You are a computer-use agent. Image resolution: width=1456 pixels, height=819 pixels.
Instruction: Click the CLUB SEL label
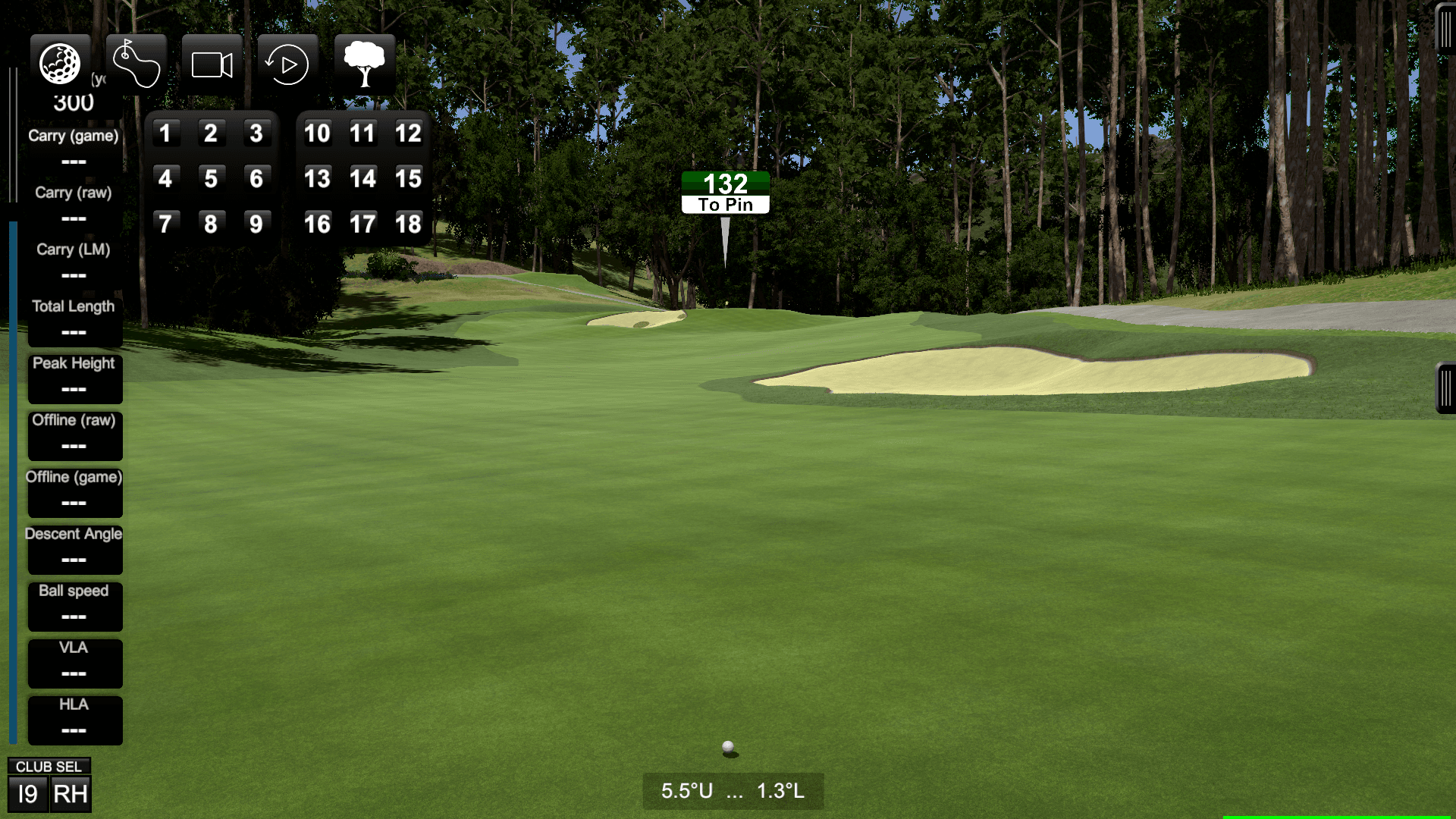point(48,766)
